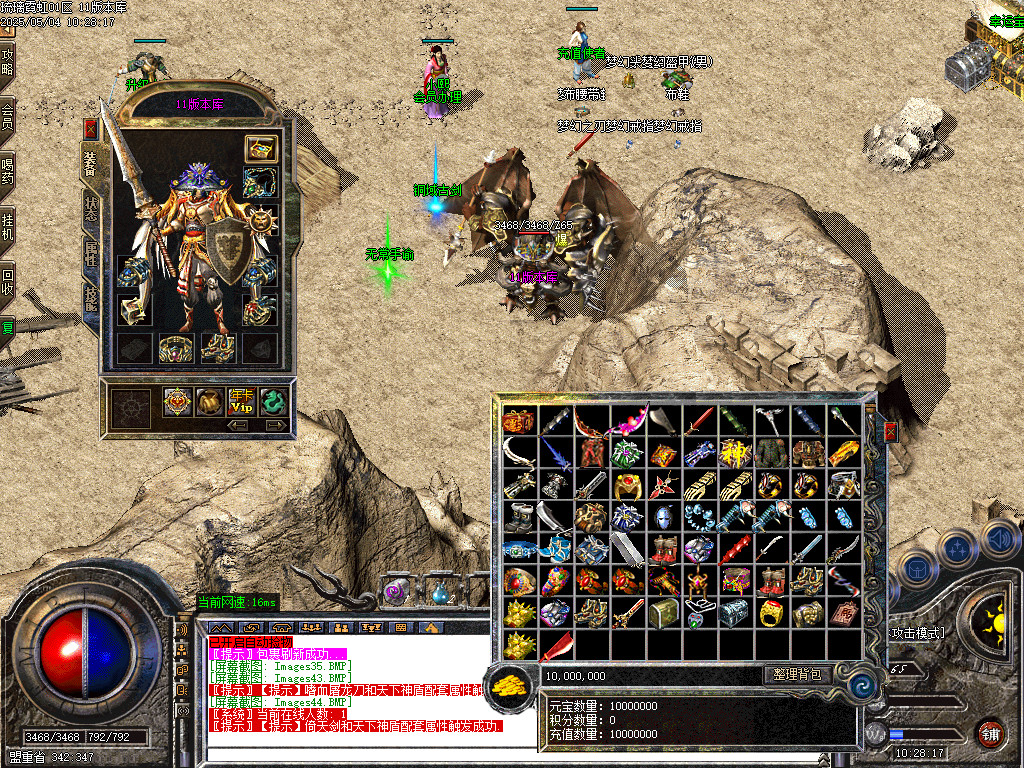The height and width of the screenshot is (768, 1024).
Task: Pick the blue face mask in inventory
Action: tap(663, 518)
